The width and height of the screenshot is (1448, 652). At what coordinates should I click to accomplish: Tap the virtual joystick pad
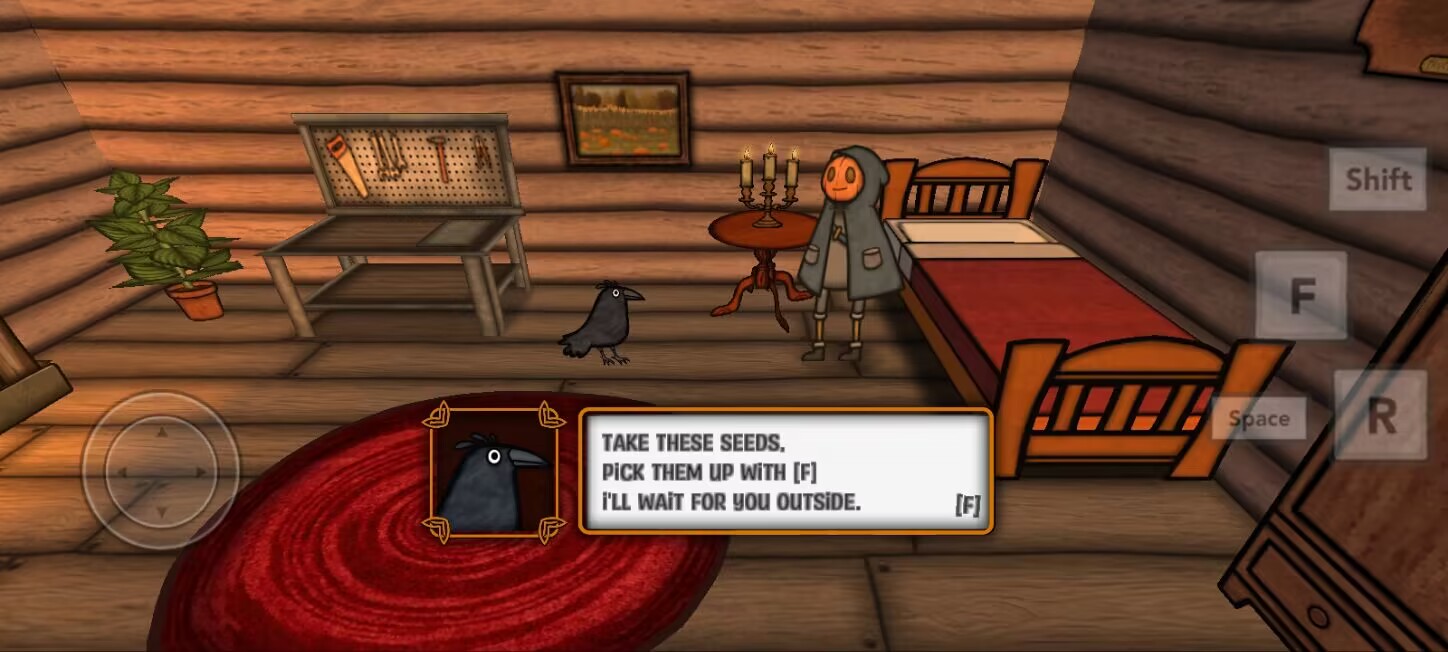pos(160,470)
